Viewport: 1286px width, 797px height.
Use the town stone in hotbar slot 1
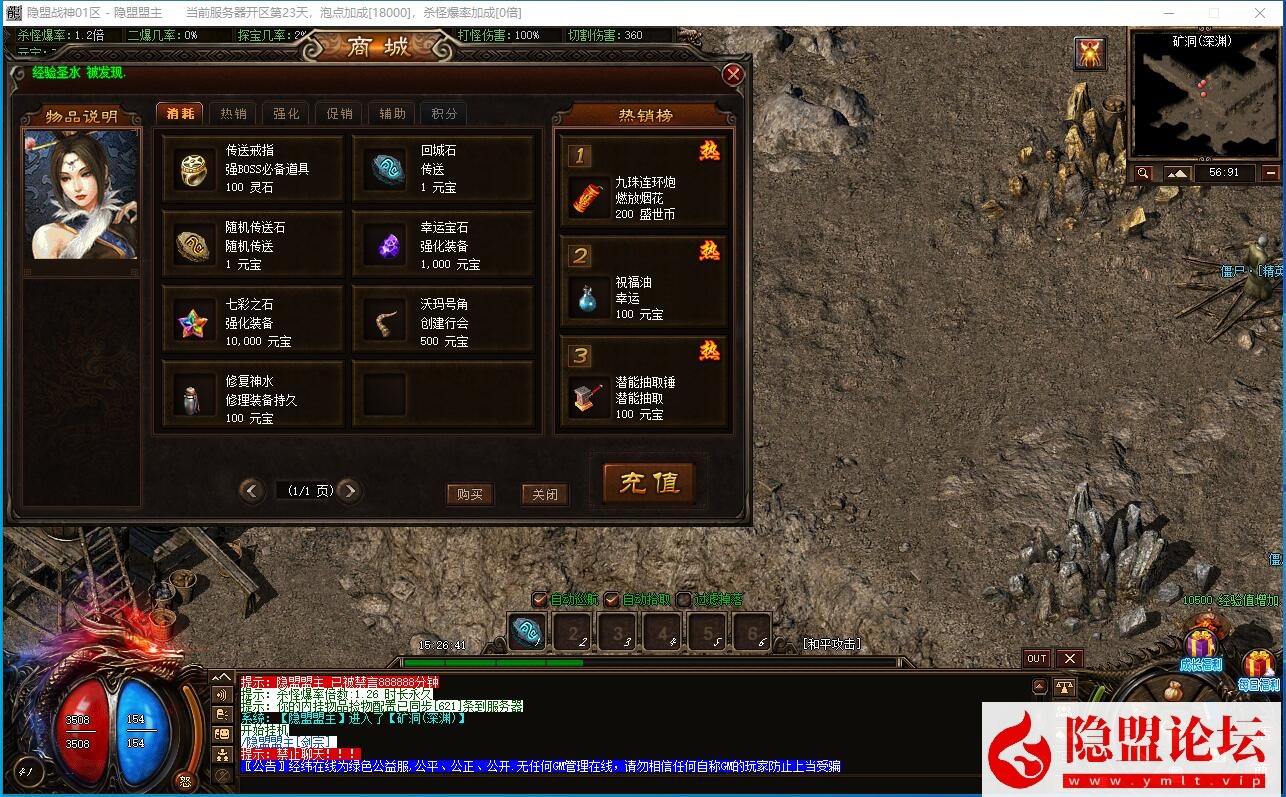click(527, 631)
